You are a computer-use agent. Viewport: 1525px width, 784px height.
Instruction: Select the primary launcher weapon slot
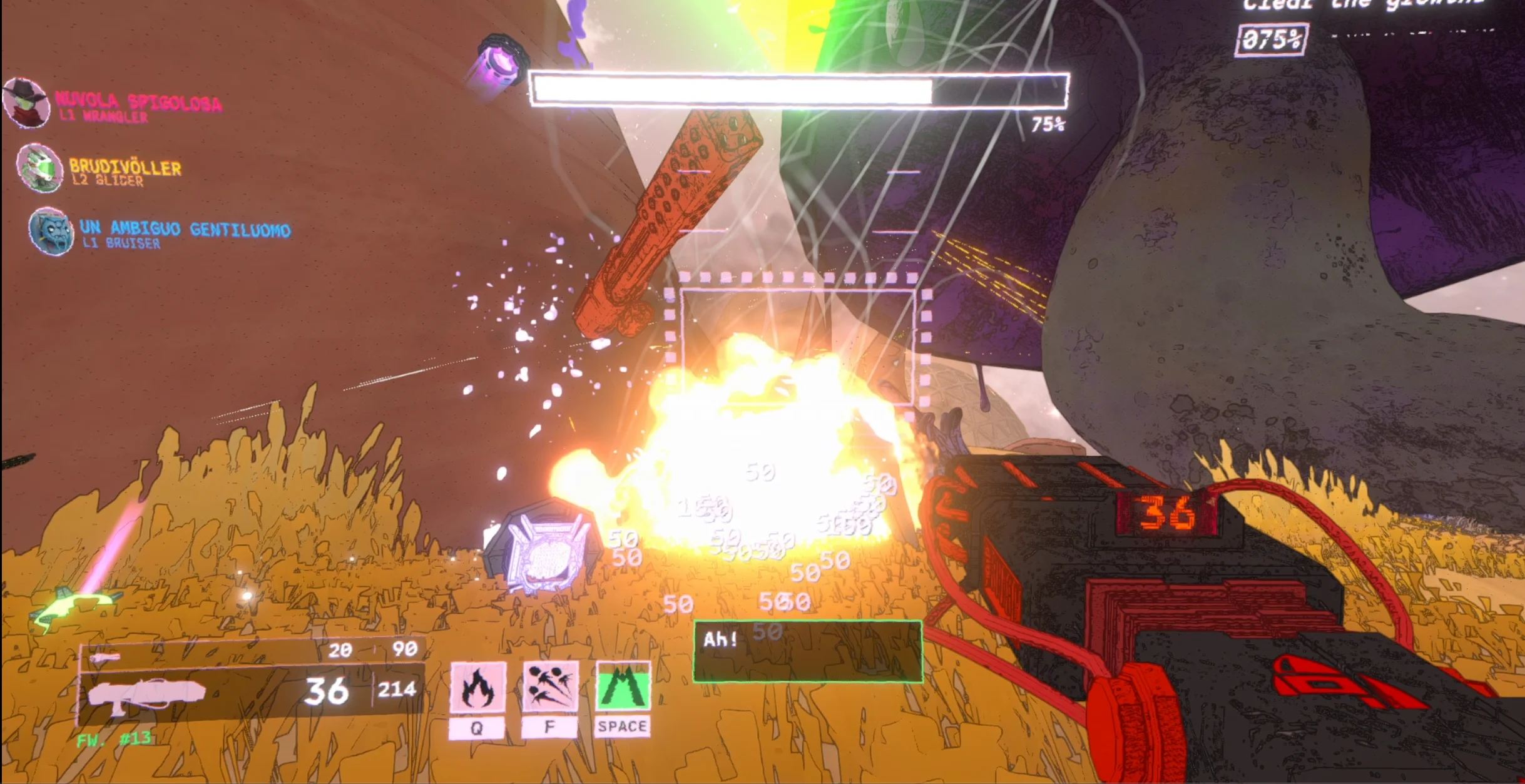click(250, 693)
